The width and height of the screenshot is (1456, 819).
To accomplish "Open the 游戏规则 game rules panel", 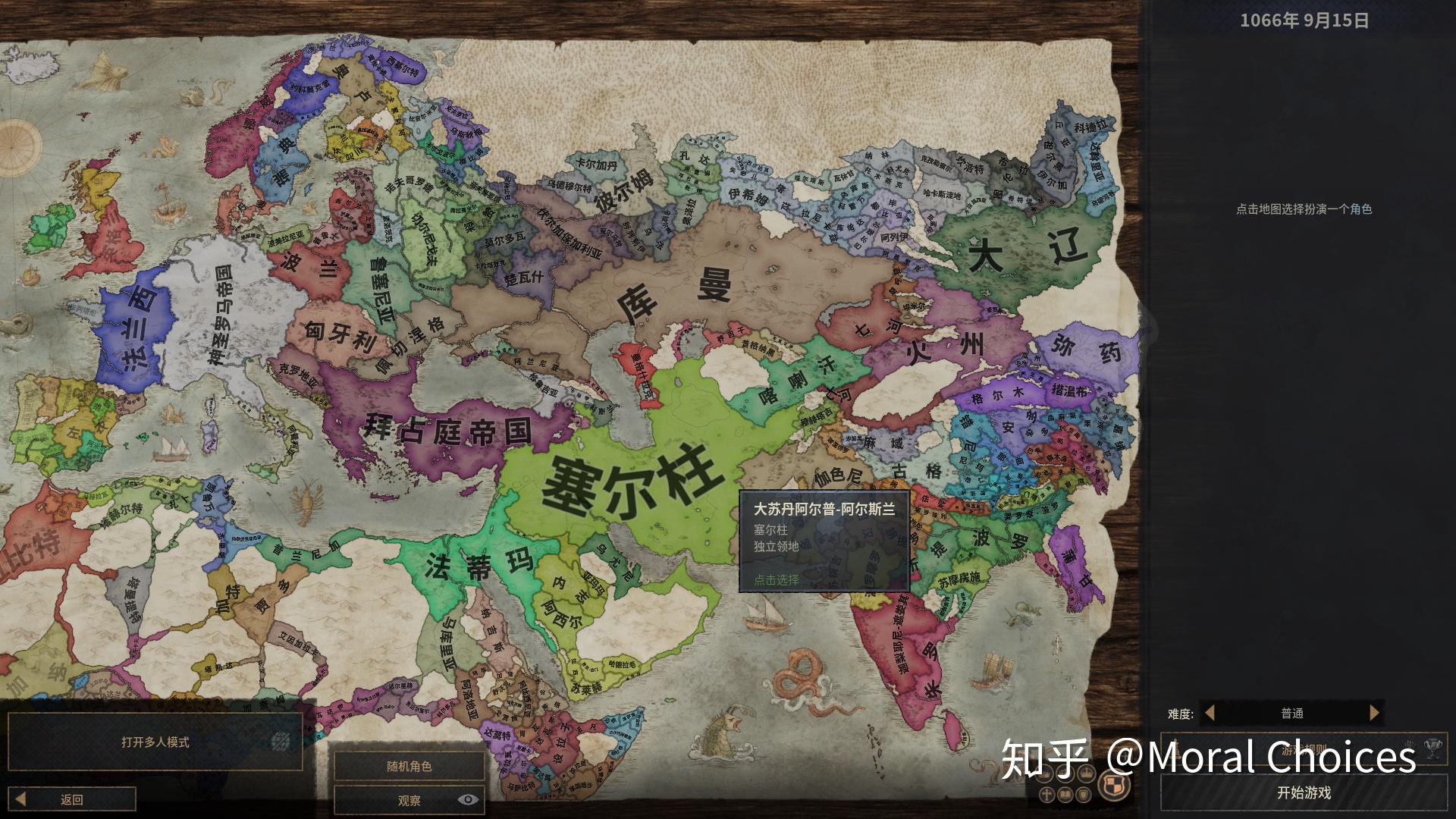I will point(1303,748).
